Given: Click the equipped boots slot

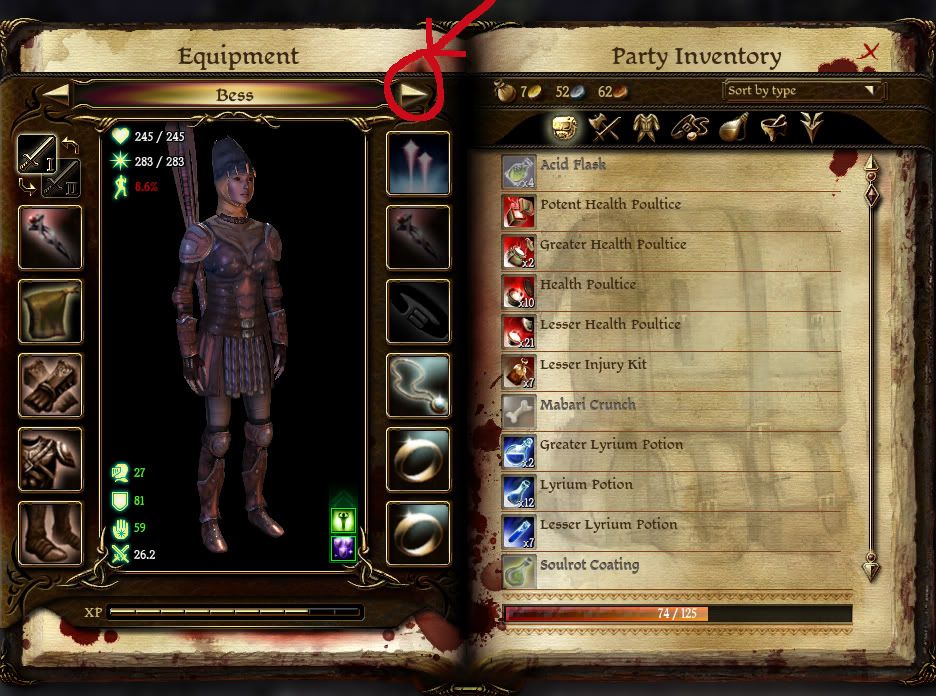Looking at the screenshot, I should click(x=49, y=533).
